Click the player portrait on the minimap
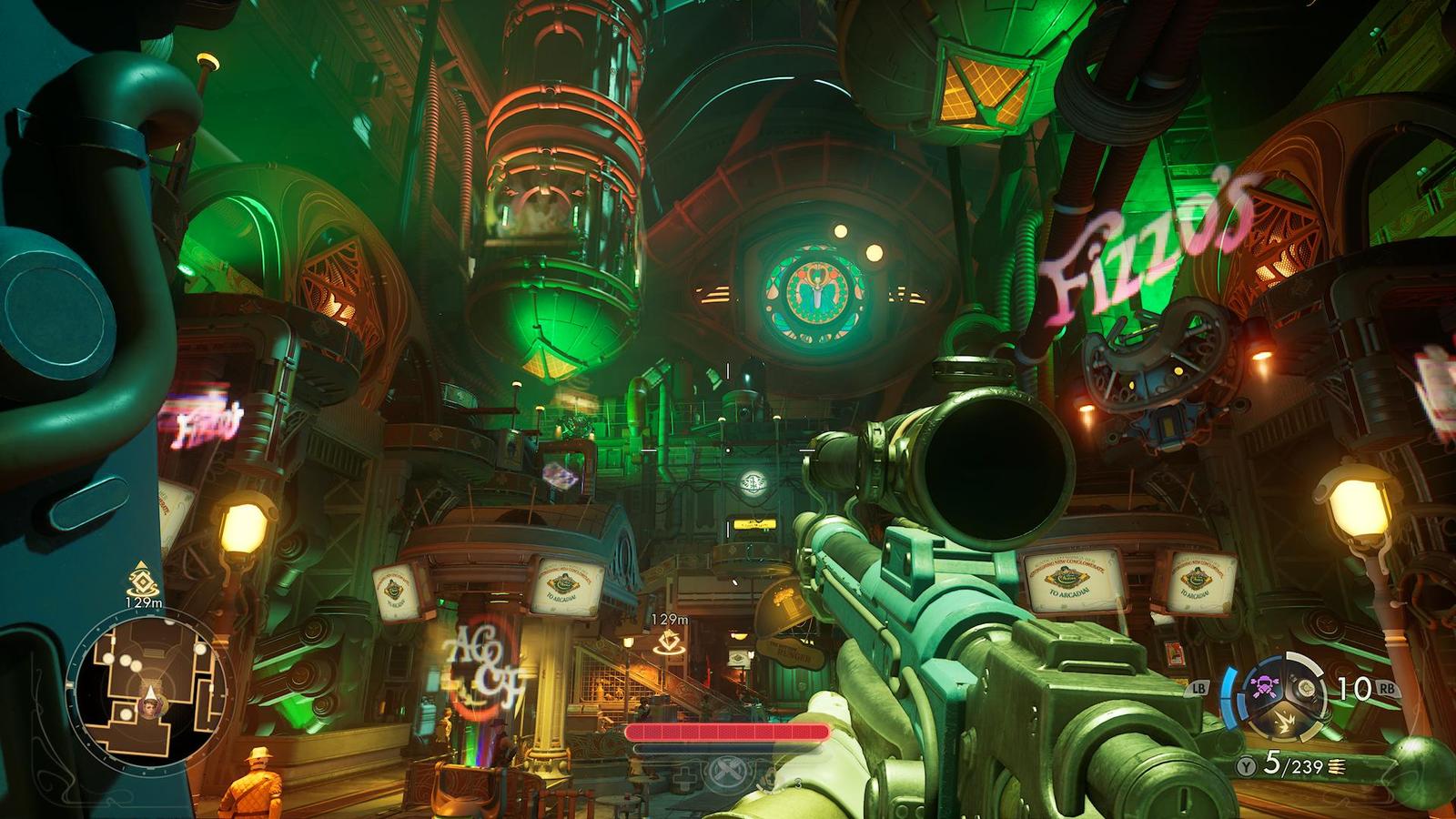1456x819 pixels. click(x=147, y=702)
